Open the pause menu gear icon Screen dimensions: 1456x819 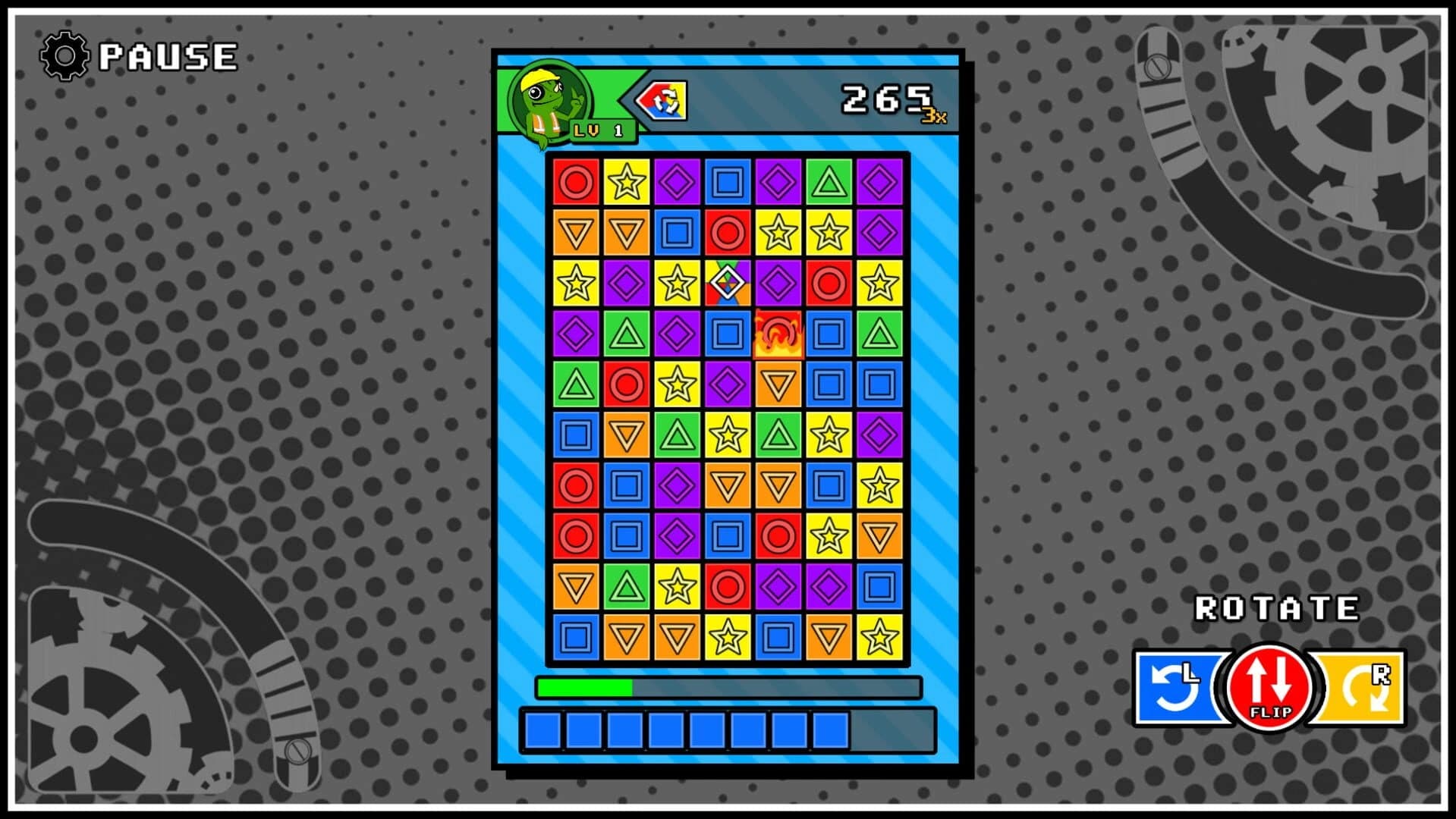pyautogui.click(x=64, y=55)
